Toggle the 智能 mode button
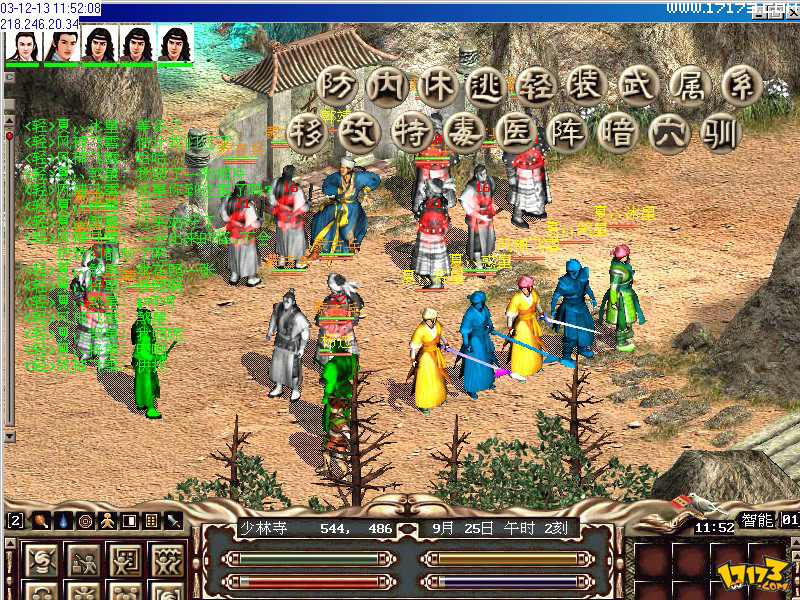Viewport: 800px width, 600px height. pyautogui.click(x=756, y=521)
